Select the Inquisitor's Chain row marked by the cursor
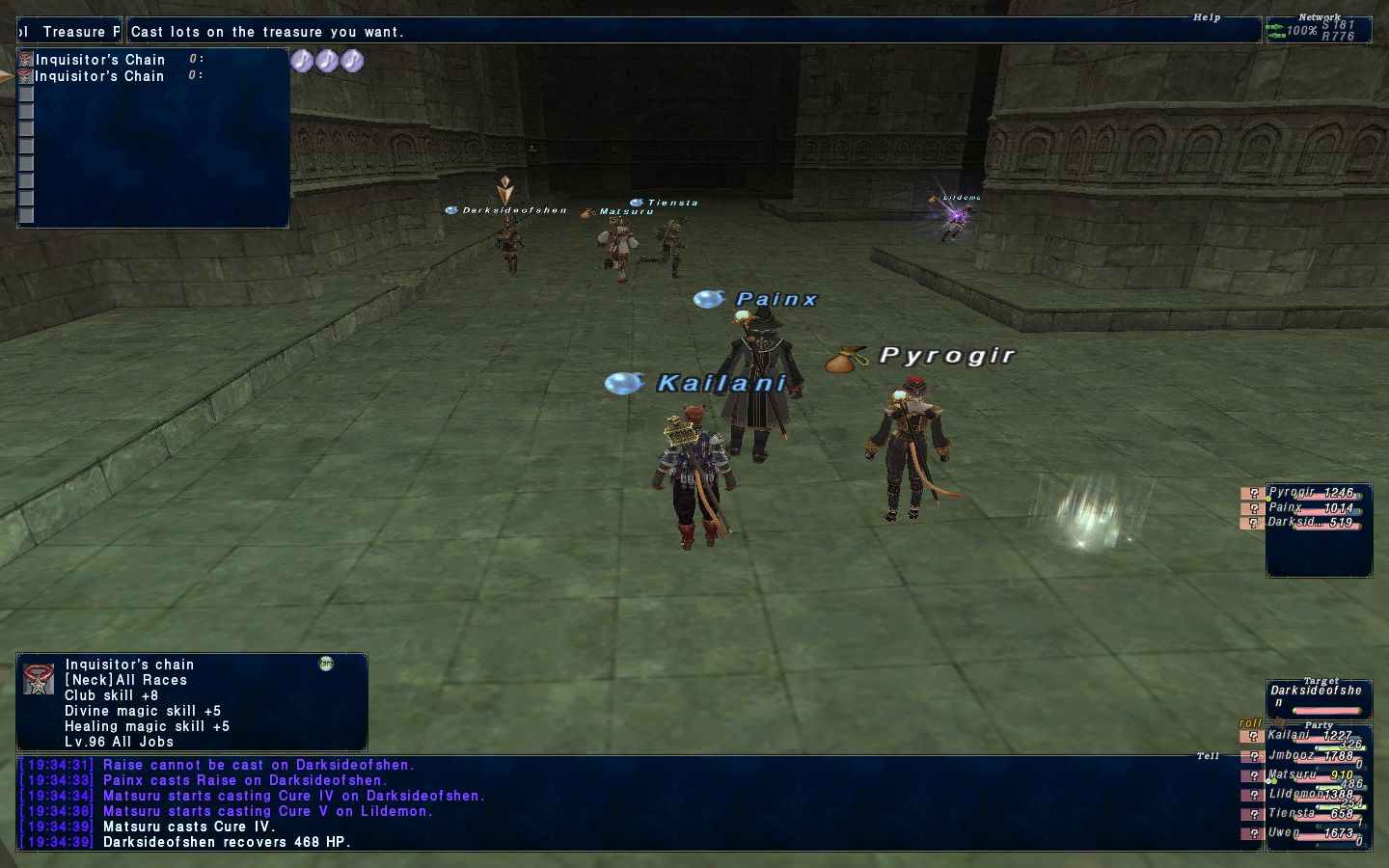Viewport: 1389px width, 868px height. click(99, 76)
